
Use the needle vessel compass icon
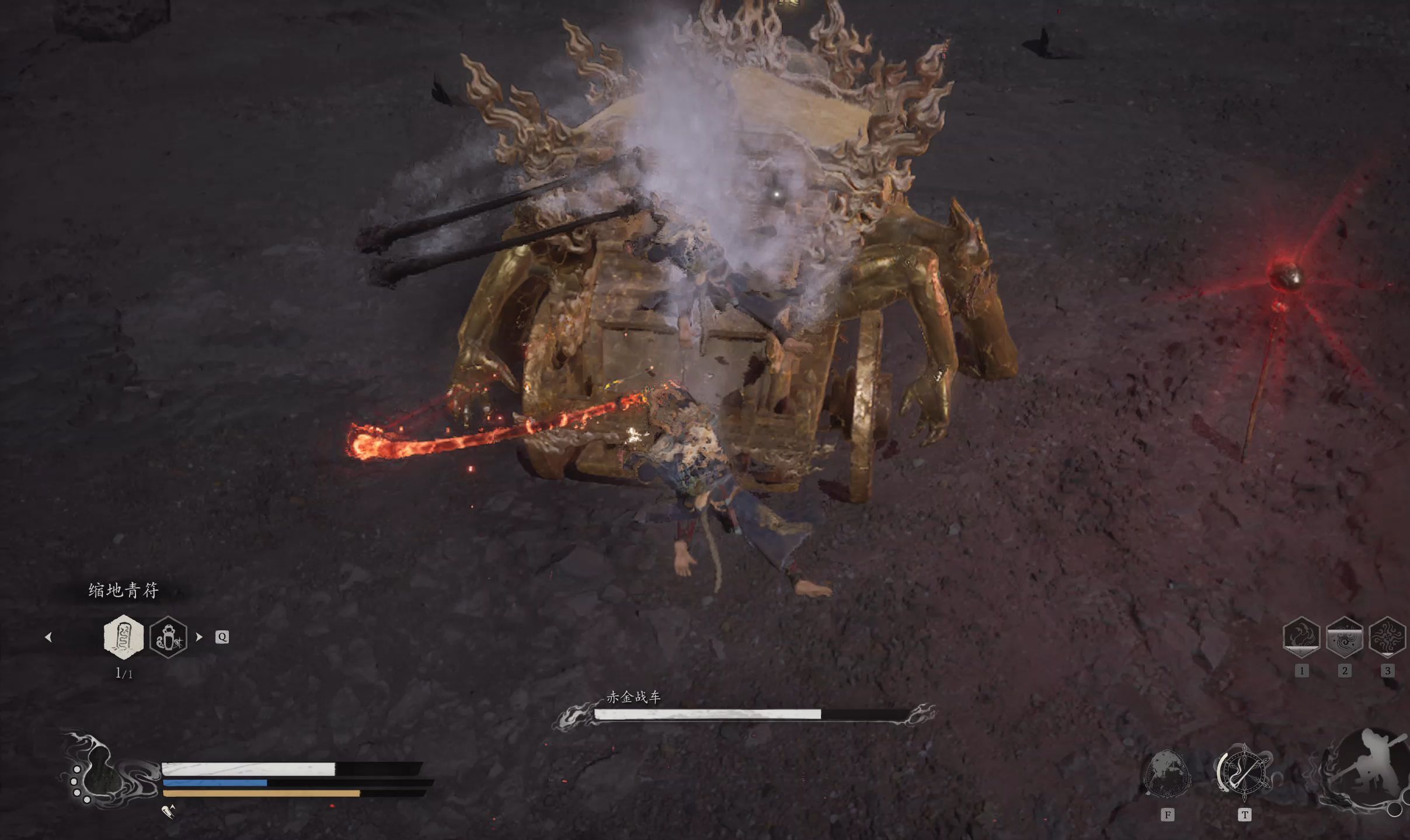[x=1244, y=772]
